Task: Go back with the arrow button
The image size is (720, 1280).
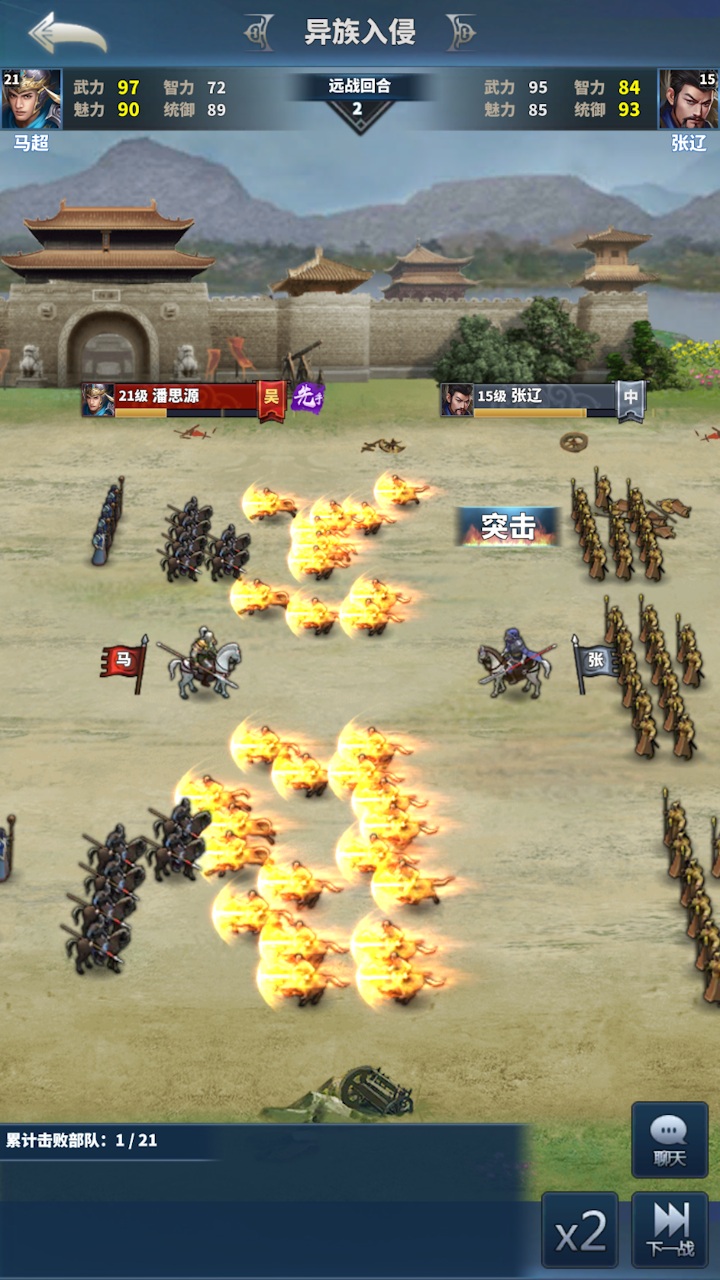Action: (67, 33)
